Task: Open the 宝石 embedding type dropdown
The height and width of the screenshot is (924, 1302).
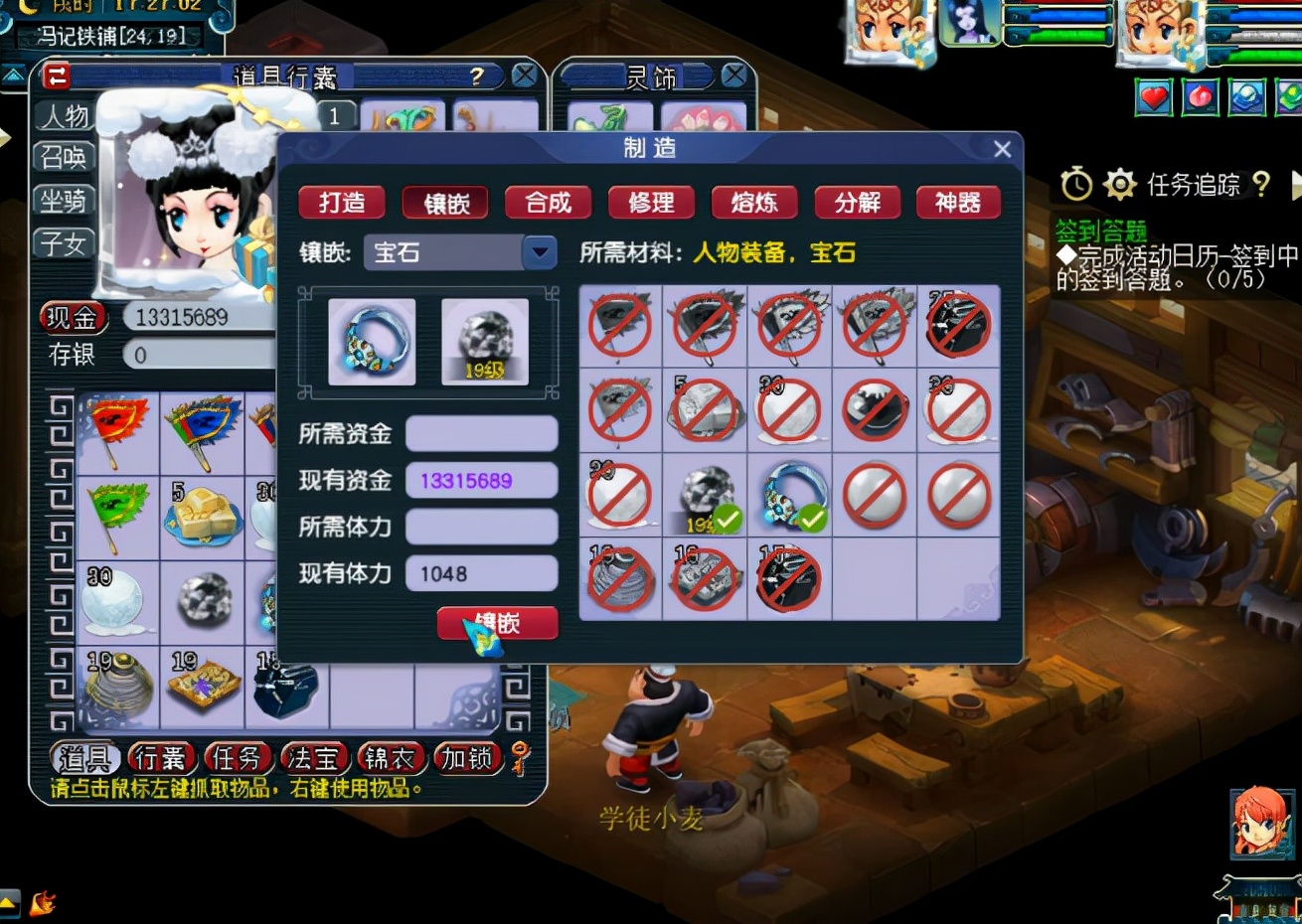Action: 540,251
